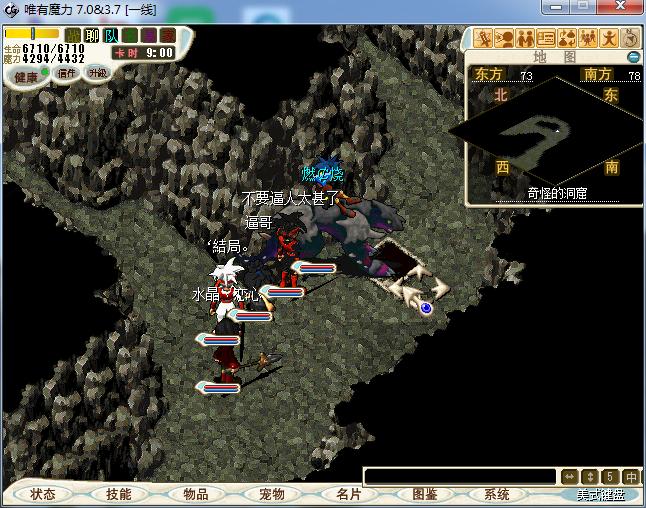Toggle the 战 battle mode button
Screen dimensions: 646x508
[x=73, y=36]
